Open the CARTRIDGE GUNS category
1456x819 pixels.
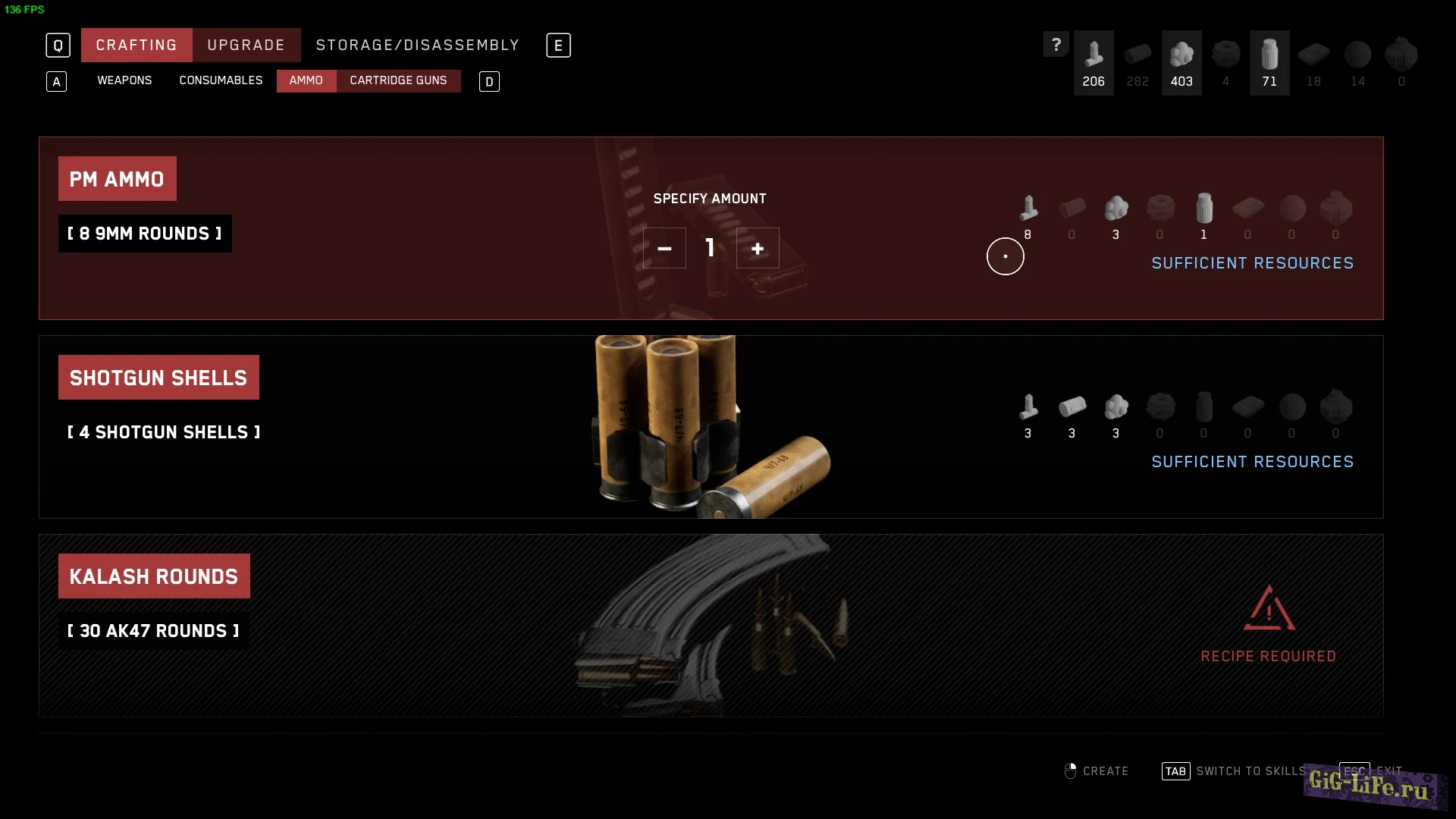(398, 80)
